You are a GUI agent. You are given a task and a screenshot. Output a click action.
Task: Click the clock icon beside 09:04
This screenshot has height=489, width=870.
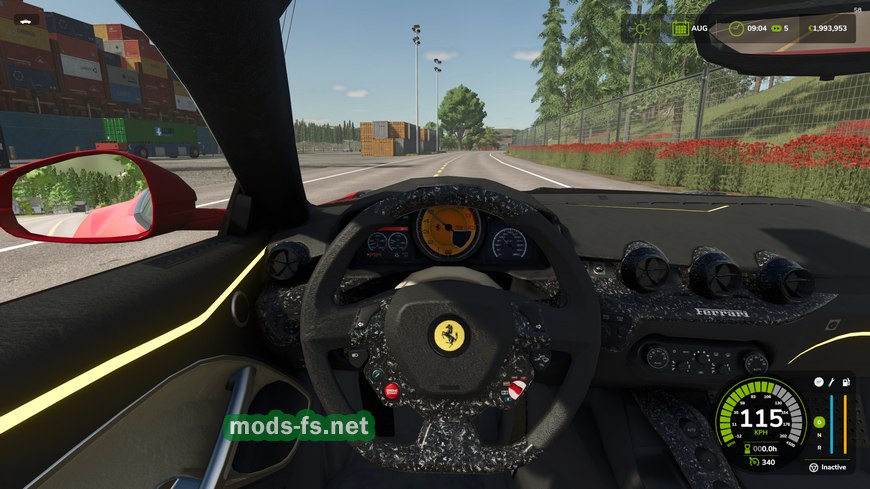click(x=739, y=28)
